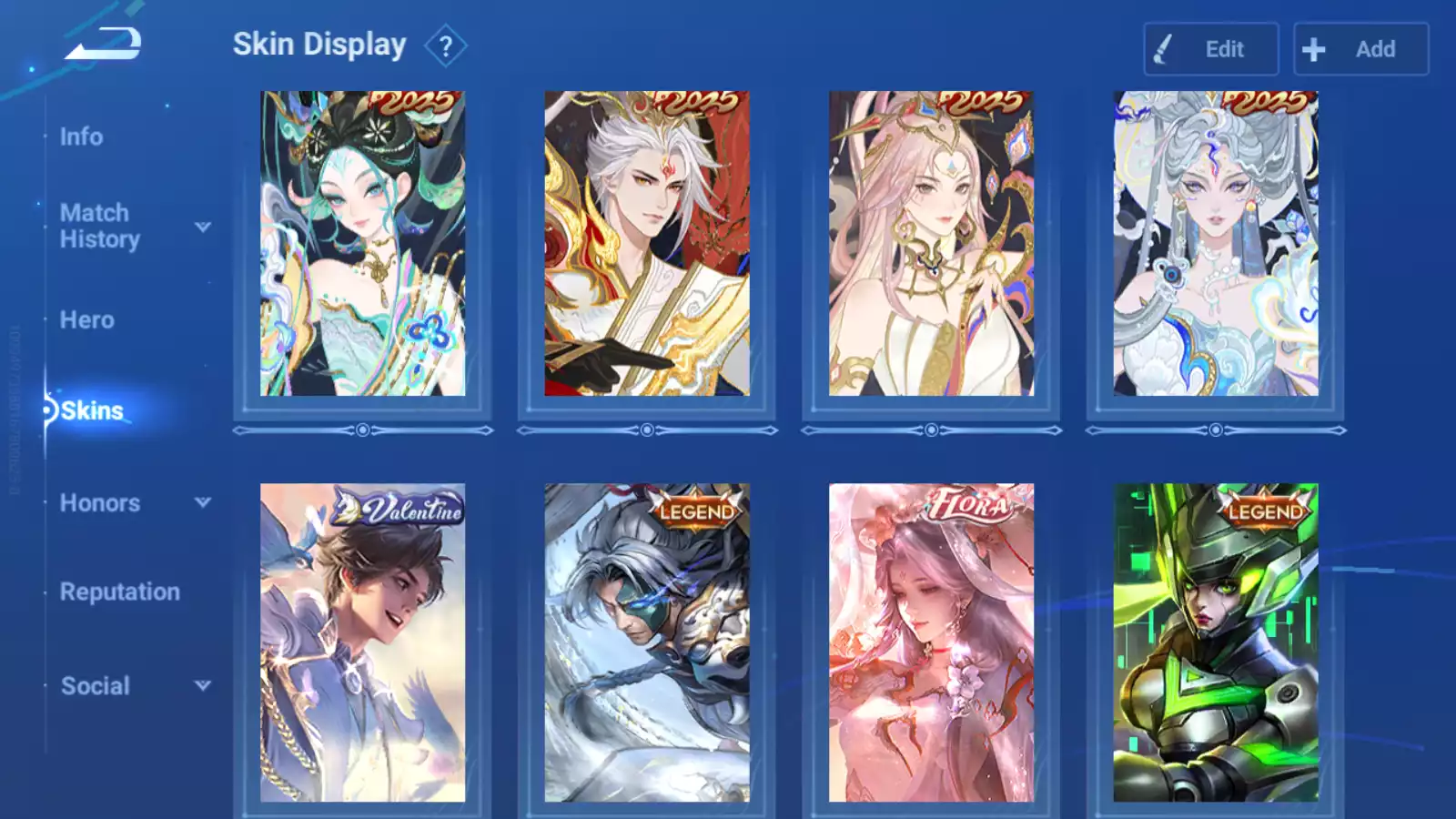View the Valentine skin card
The width and height of the screenshot is (1456, 819).
[x=362, y=642]
